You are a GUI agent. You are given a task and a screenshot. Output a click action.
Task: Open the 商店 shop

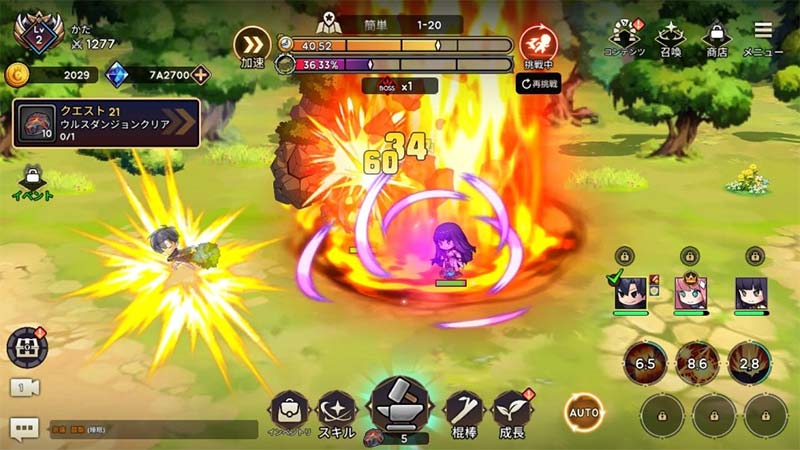[x=717, y=38]
